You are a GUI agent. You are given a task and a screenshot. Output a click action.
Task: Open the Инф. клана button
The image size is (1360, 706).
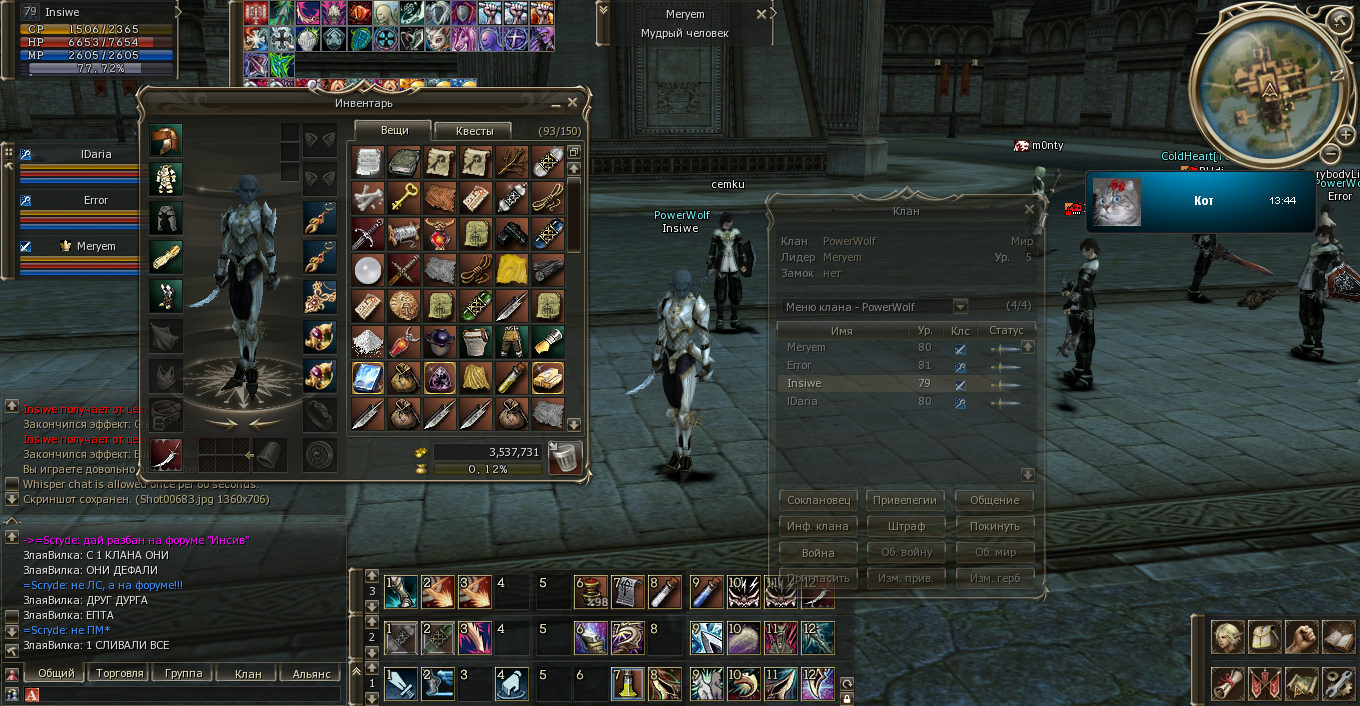pyautogui.click(x=817, y=526)
